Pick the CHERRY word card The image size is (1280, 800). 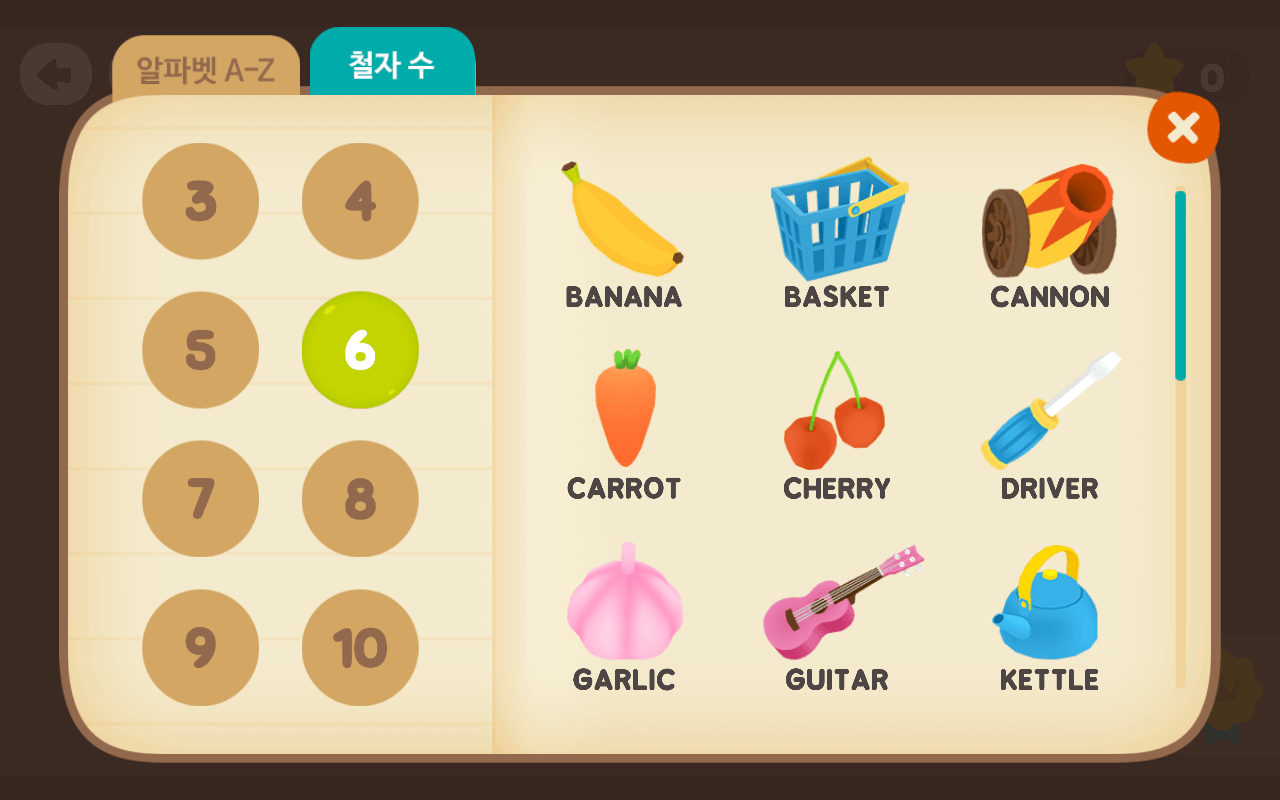tap(837, 425)
